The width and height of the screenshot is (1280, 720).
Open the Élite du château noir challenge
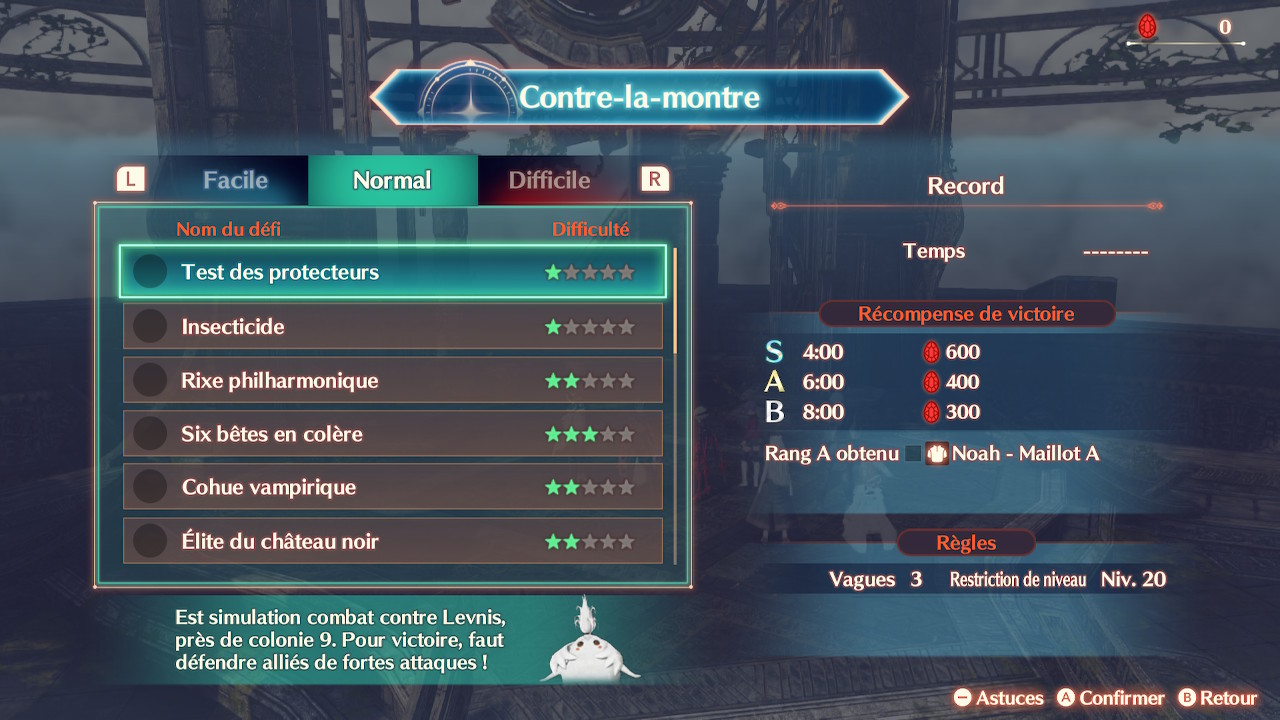[392, 541]
